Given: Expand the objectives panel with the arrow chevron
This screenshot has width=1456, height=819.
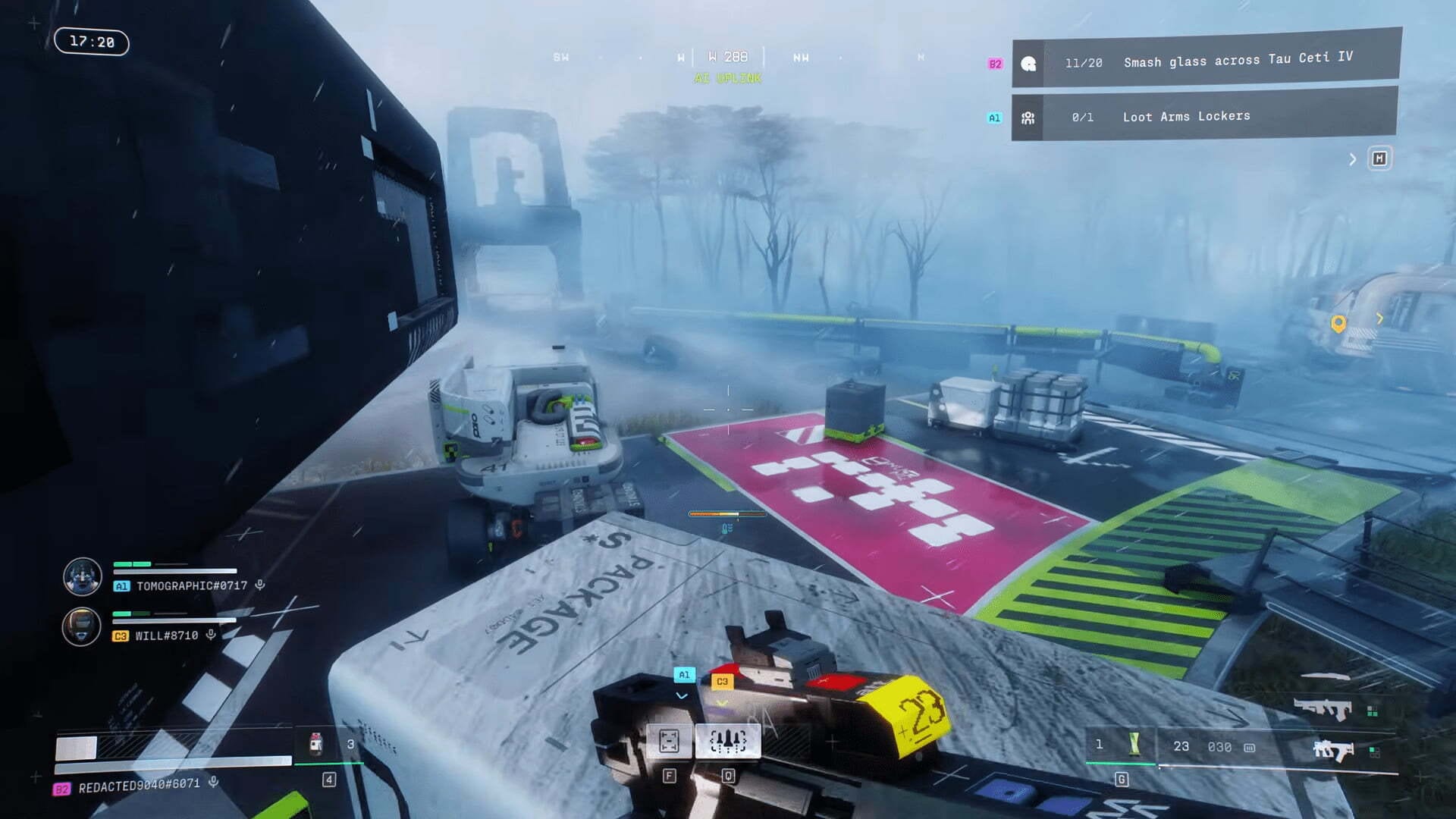Looking at the screenshot, I should 1352,159.
